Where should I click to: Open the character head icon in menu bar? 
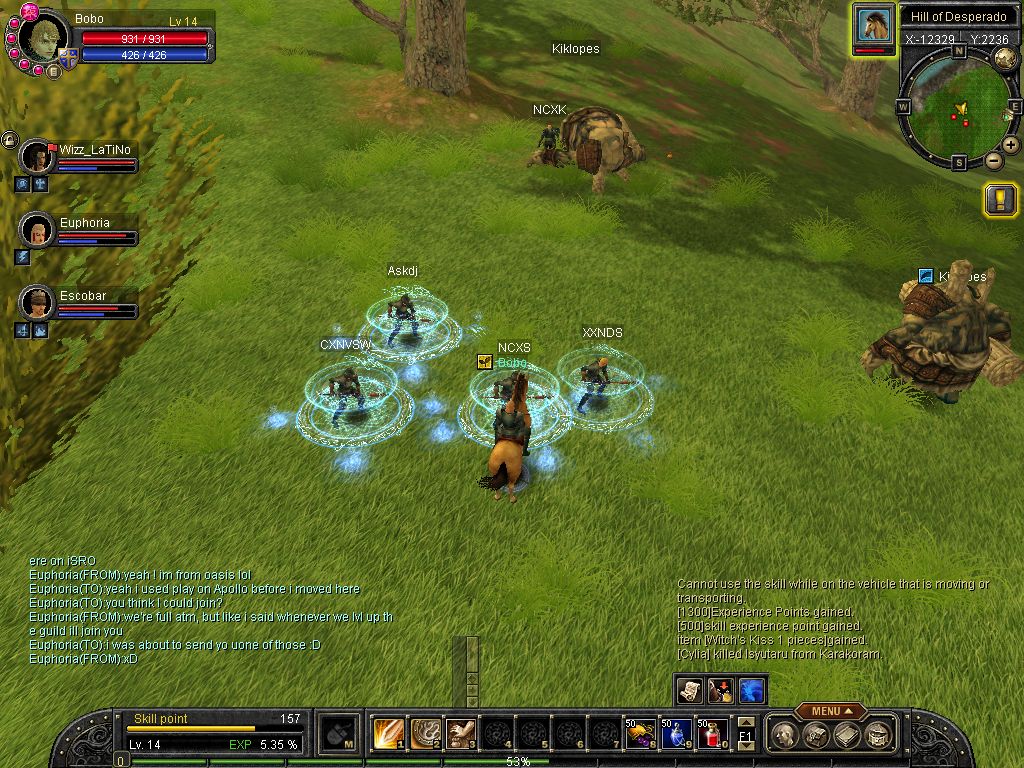pyautogui.click(x=787, y=735)
